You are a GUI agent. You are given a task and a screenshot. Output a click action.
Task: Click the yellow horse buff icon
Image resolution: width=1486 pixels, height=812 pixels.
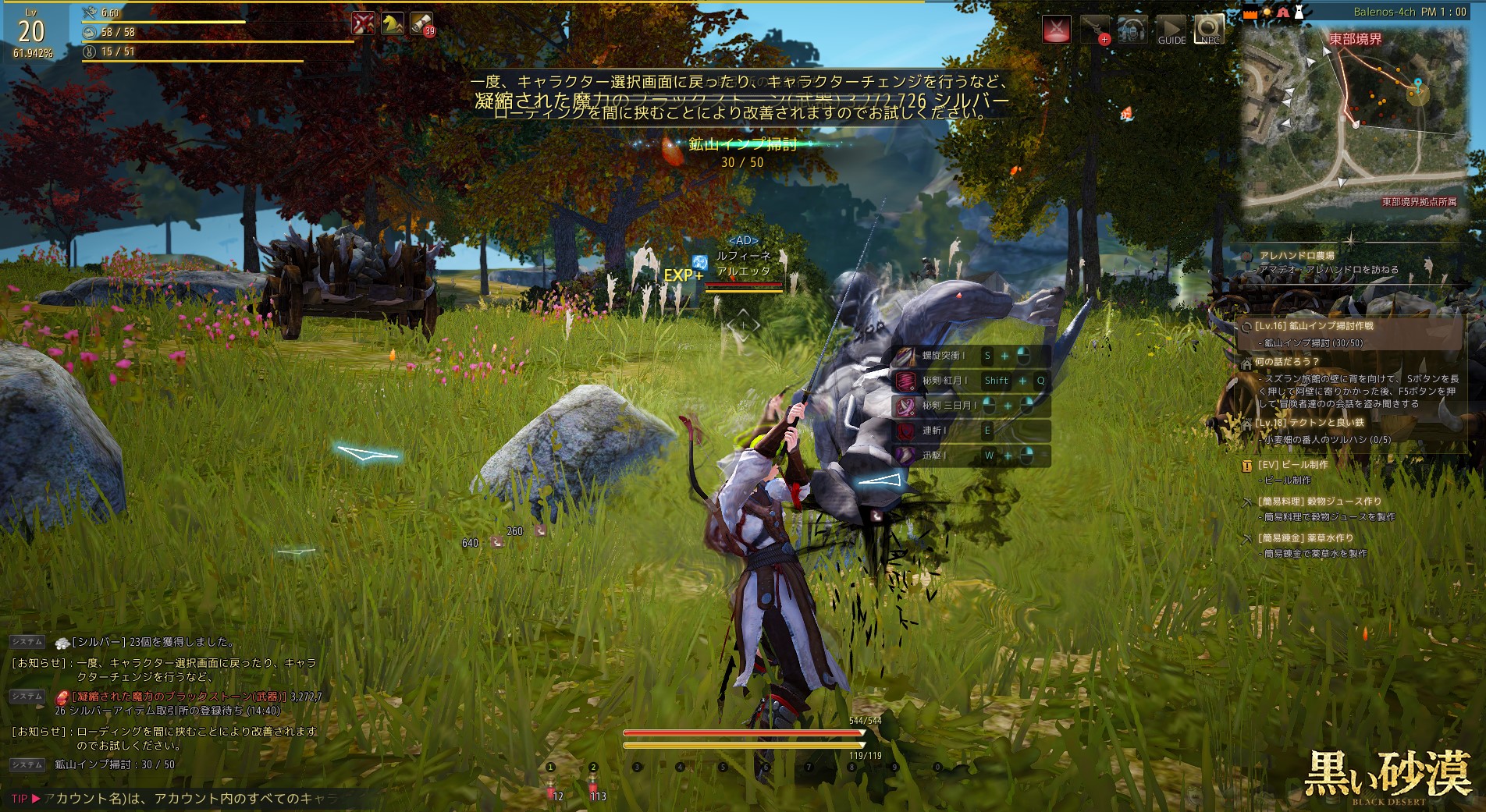(392, 24)
